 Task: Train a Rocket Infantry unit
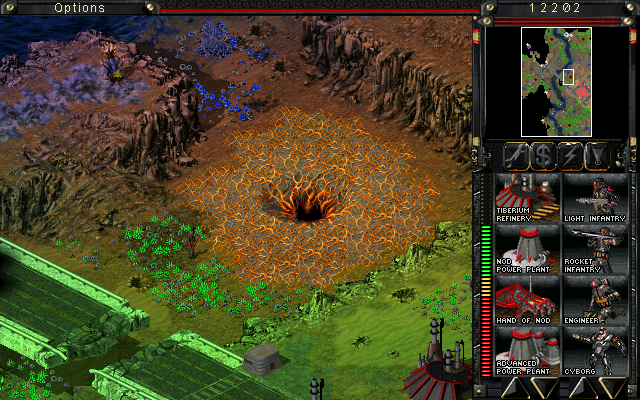tap(593, 246)
